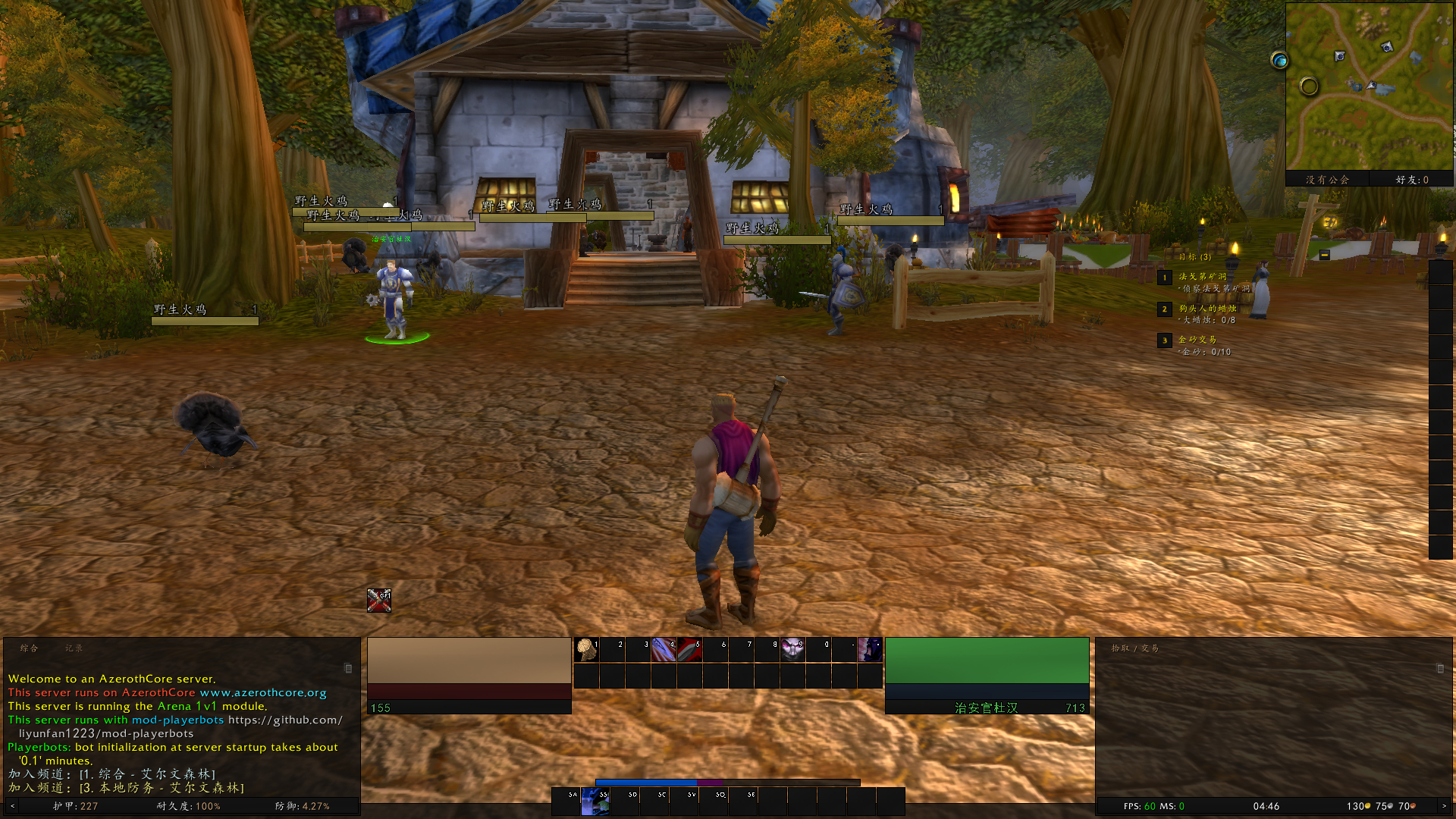Use the scroll item in action slot 1

pyautogui.click(x=586, y=650)
